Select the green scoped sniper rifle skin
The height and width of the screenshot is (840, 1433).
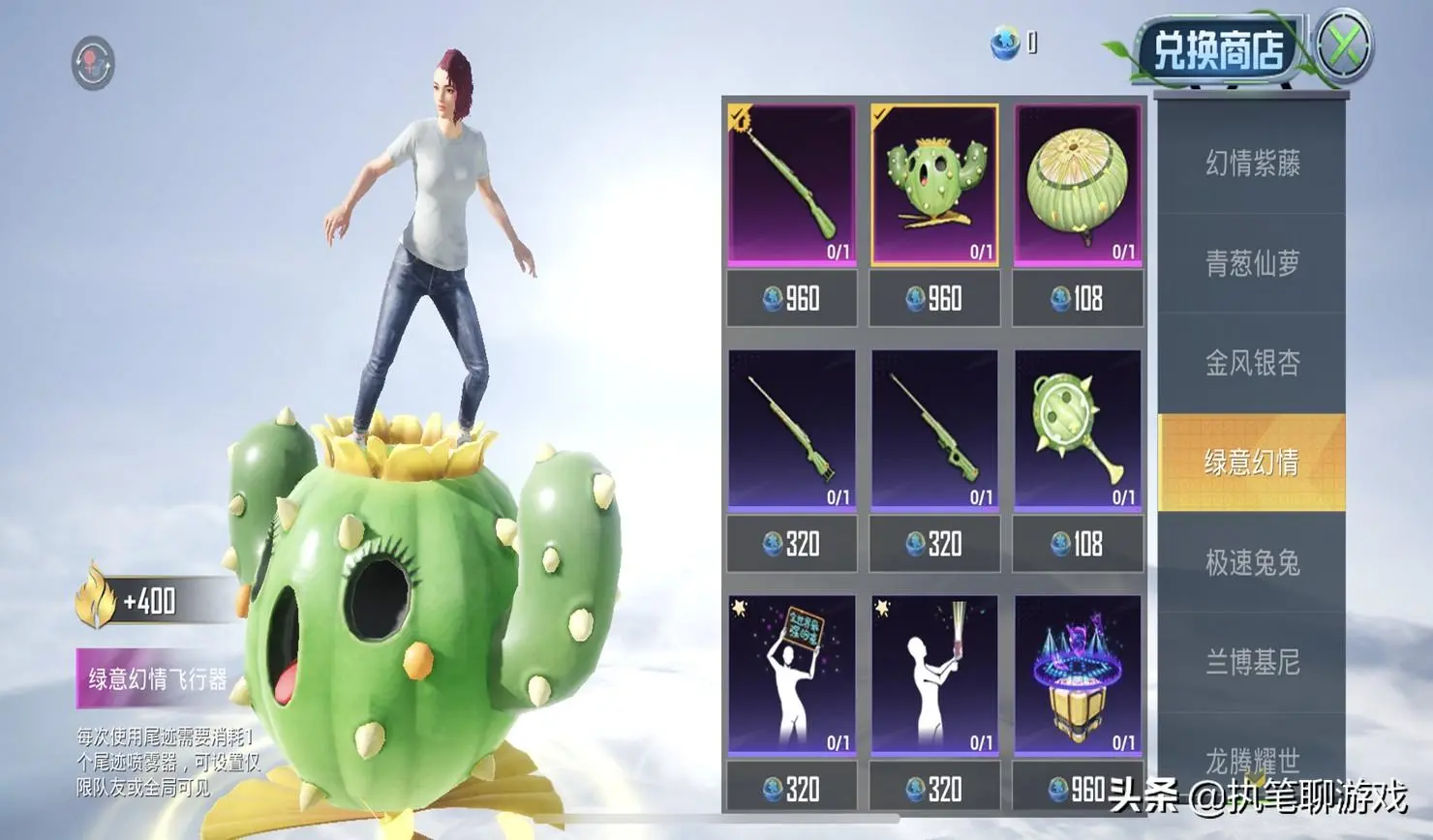pyautogui.click(x=792, y=430)
